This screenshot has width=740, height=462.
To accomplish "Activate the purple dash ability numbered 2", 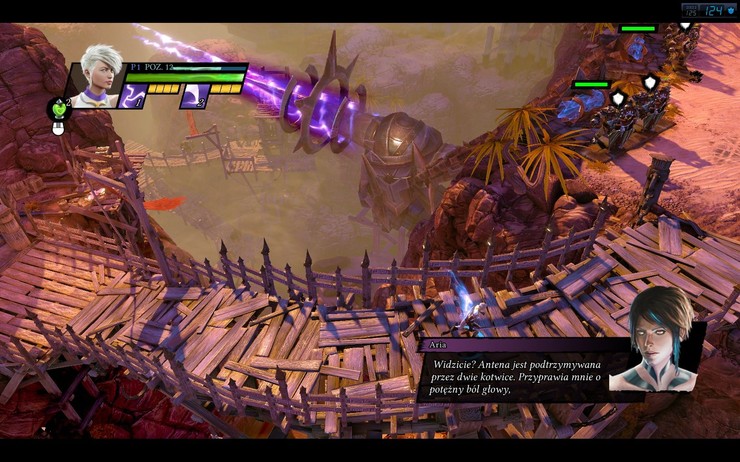I will [195, 96].
